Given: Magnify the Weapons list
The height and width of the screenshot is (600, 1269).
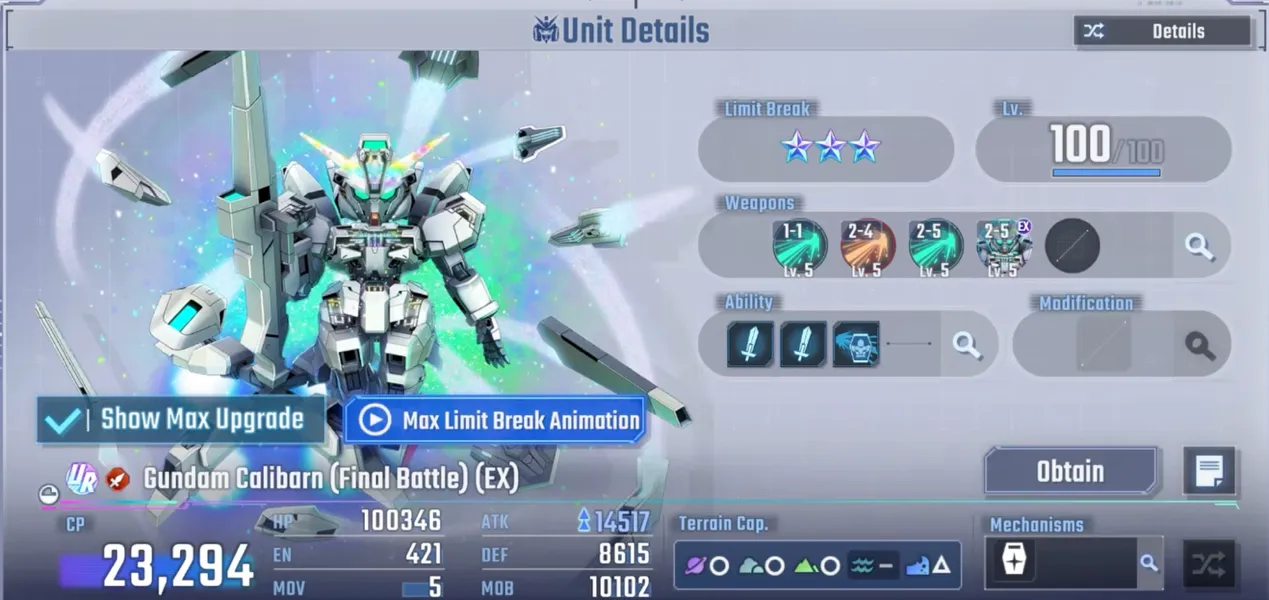Looking at the screenshot, I should click(1199, 246).
